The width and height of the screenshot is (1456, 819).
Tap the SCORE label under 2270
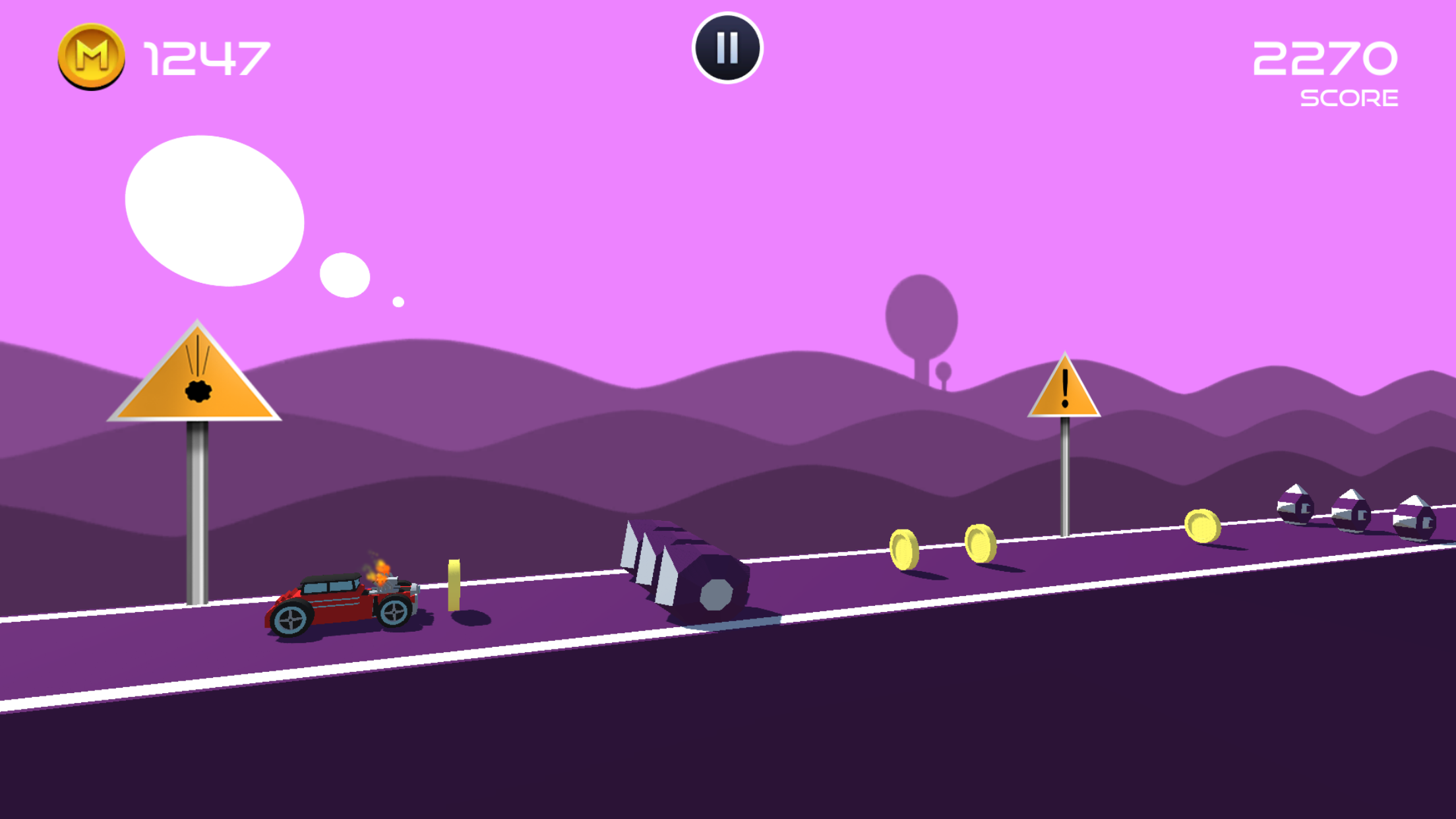point(1348,99)
